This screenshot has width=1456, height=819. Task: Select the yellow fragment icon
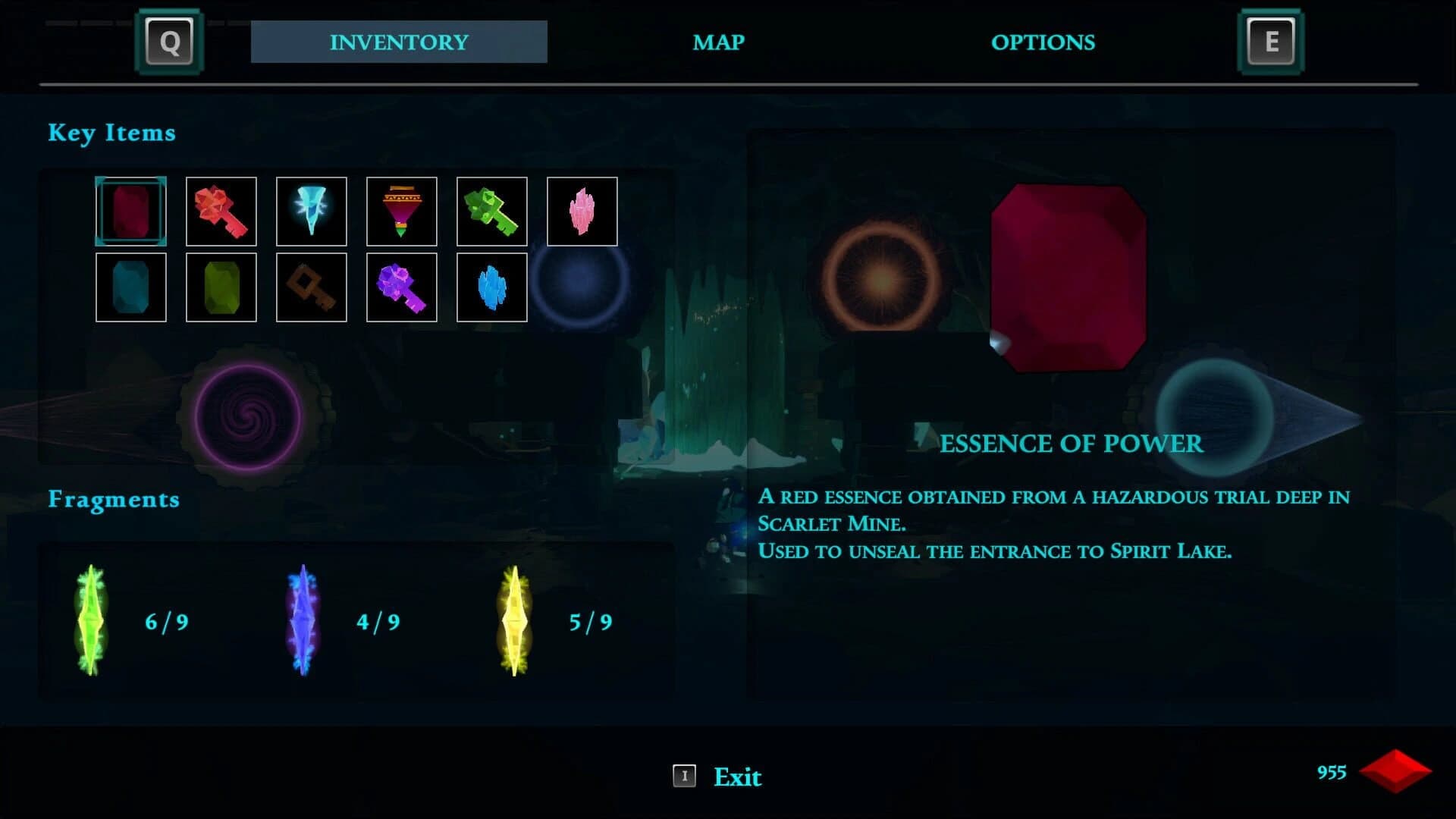pyautogui.click(x=514, y=622)
